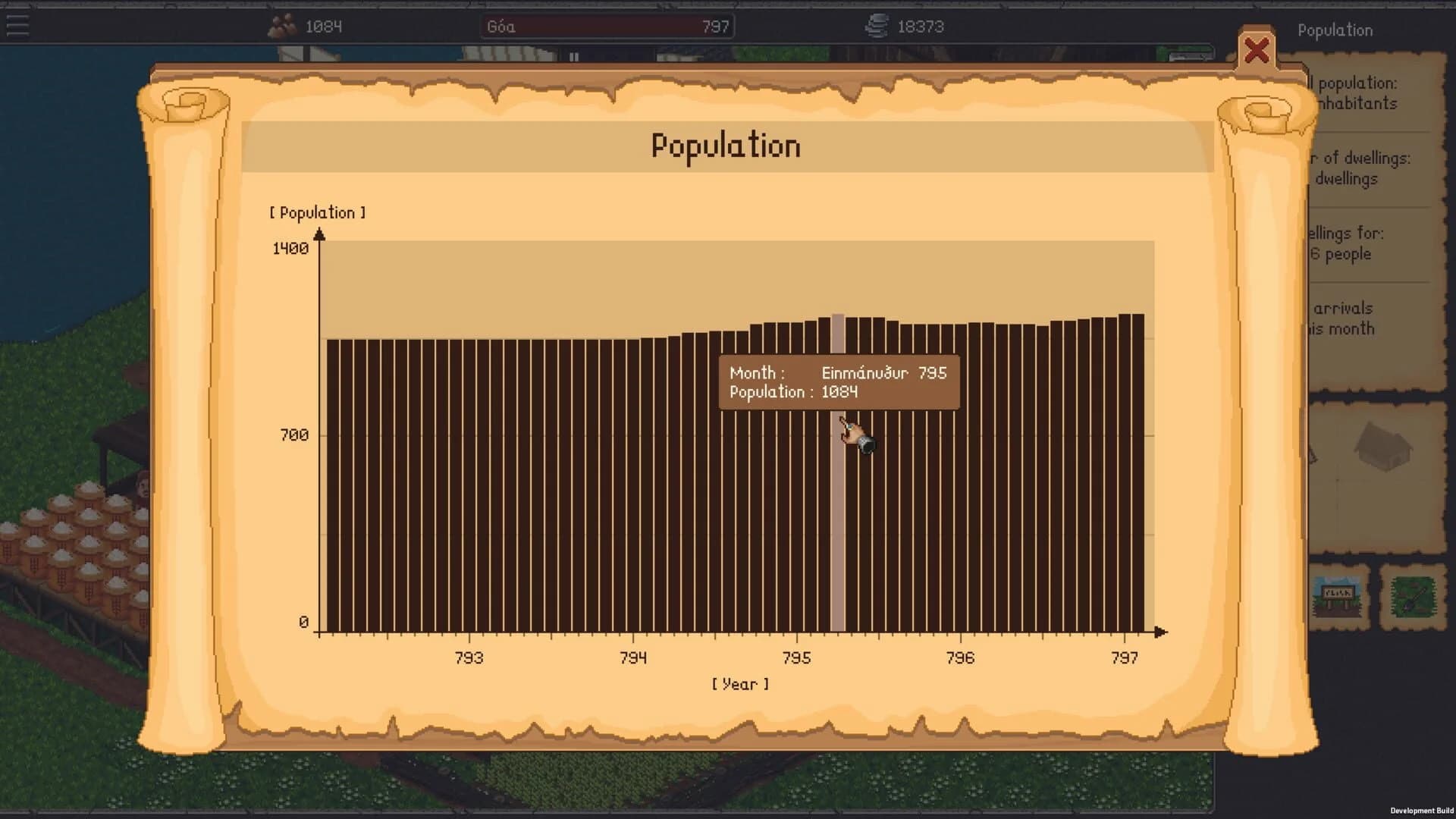The image size is (1456, 819).
Task: Click the people icon beside the population total
Action: coord(281,26)
